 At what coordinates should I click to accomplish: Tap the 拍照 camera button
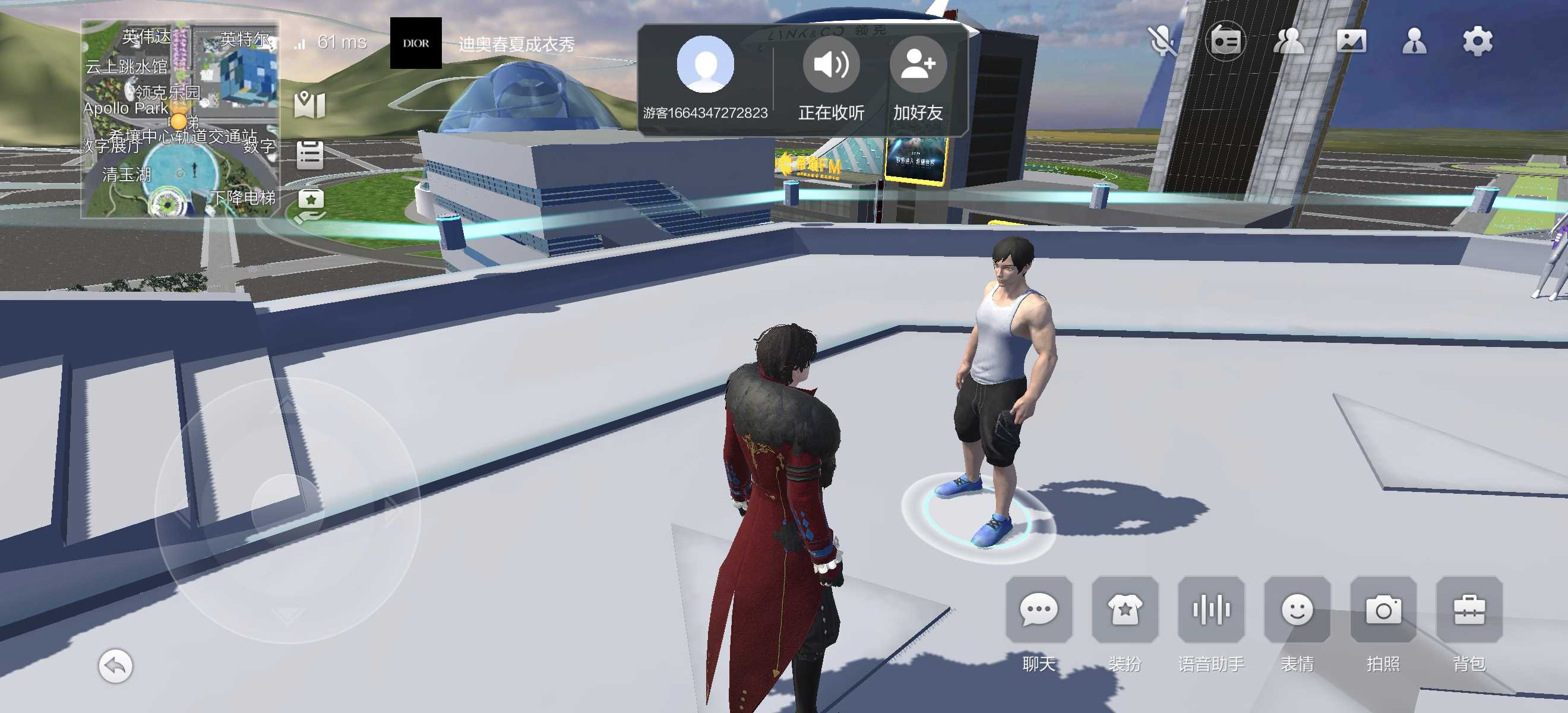pyautogui.click(x=1383, y=610)
